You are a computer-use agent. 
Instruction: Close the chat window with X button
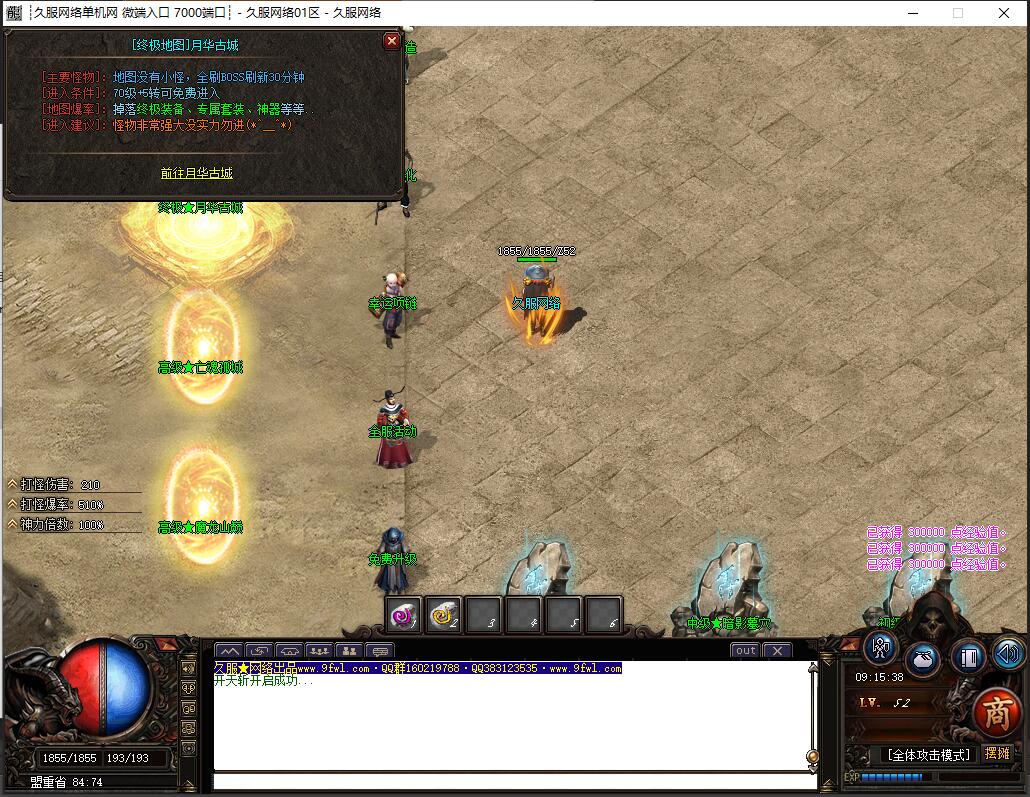[x=777, y=650]
